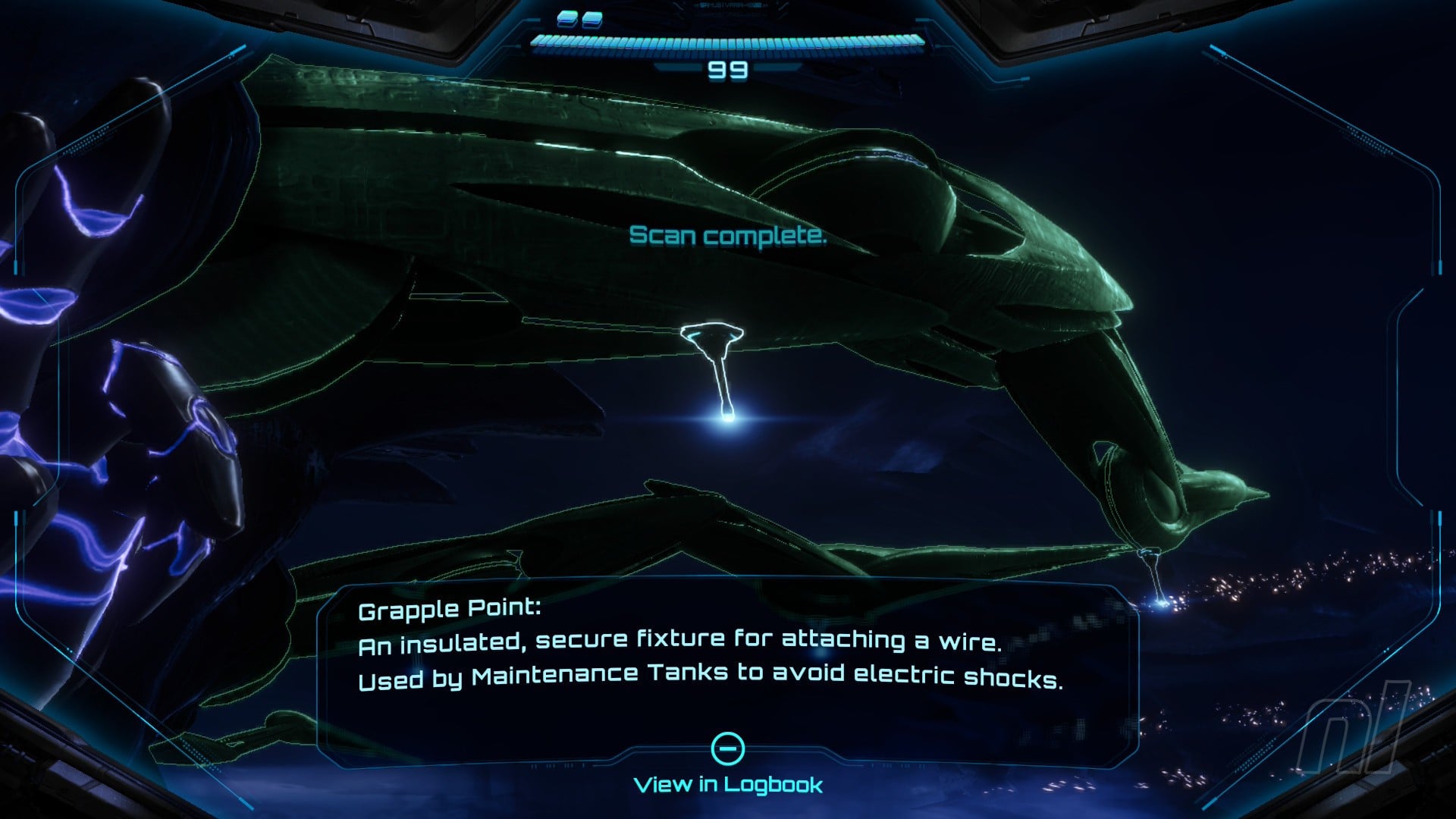Open the View in Logbook option
This screenshot has height=819, width=1456.
(x=728, y=783)
